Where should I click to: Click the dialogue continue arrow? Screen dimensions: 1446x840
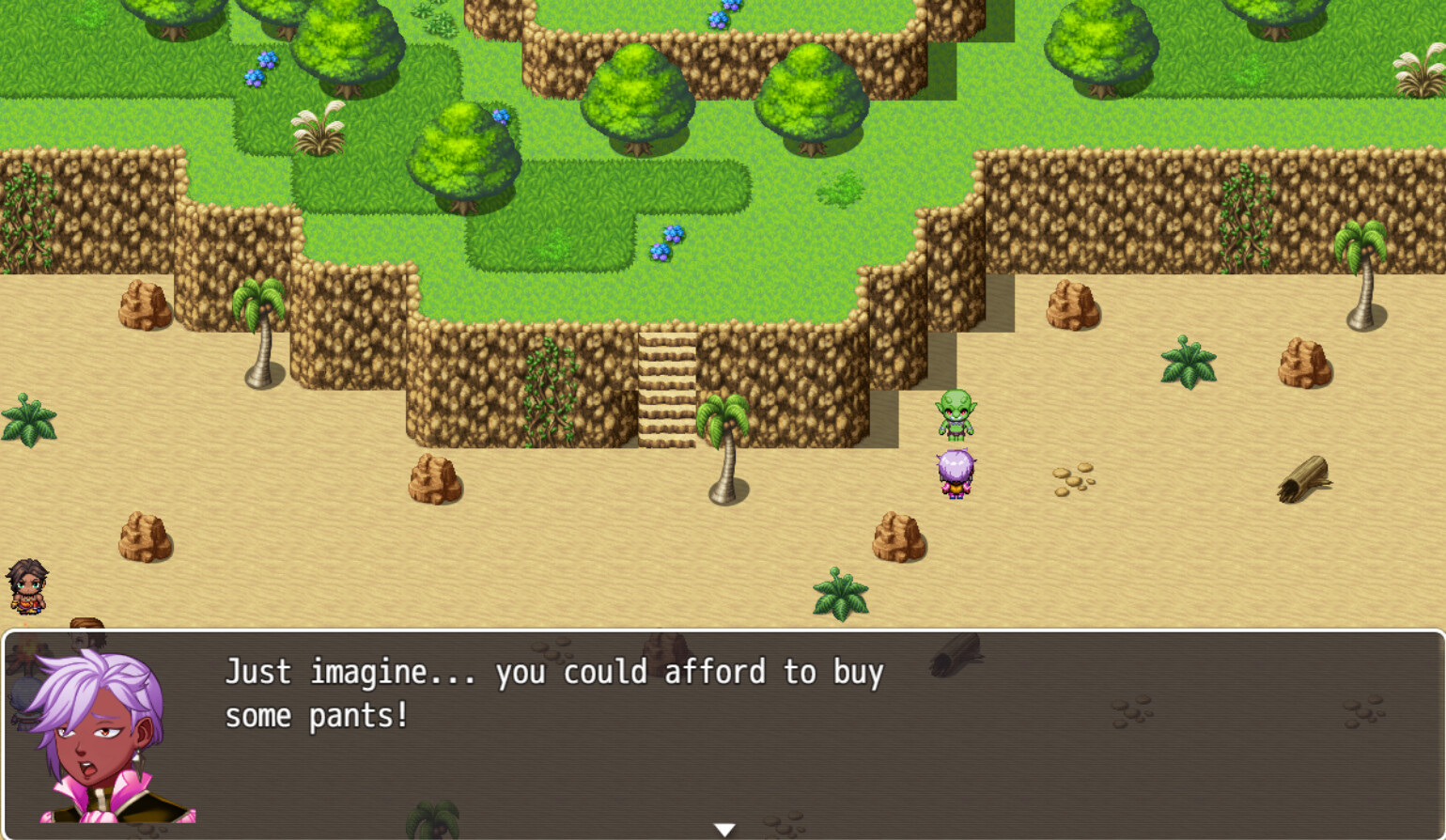(723, 828)
